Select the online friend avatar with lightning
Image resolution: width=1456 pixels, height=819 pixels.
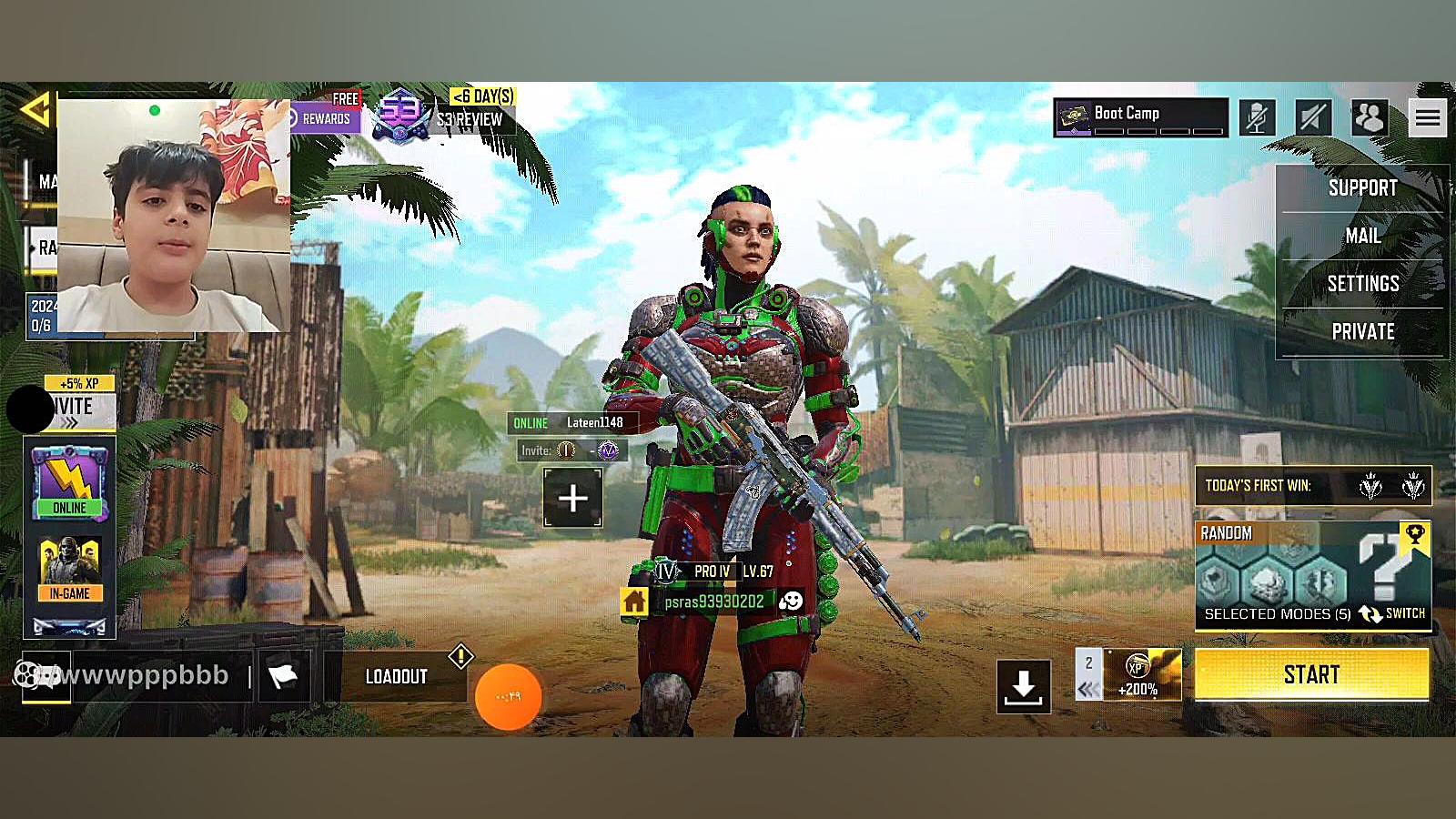pos(69,482)
